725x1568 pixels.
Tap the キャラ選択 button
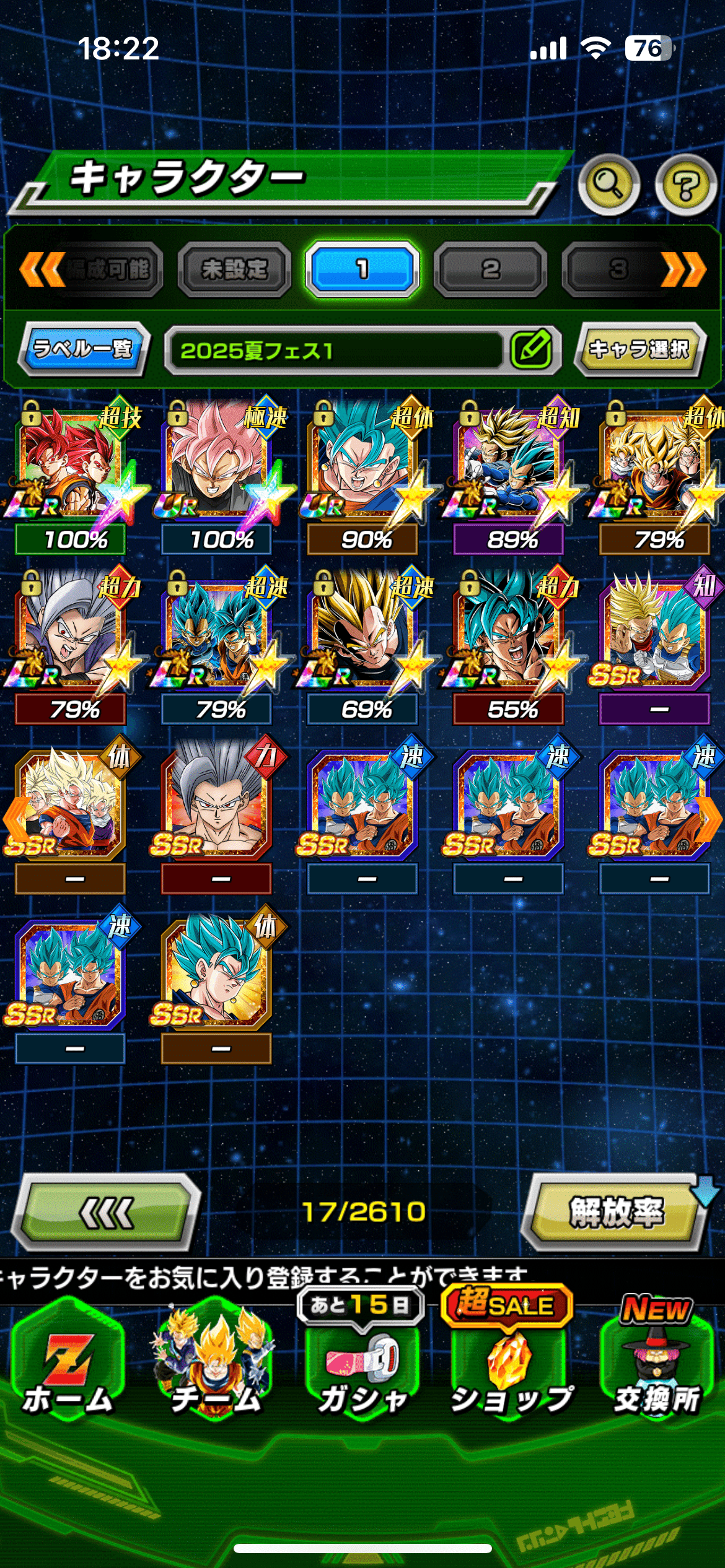tap(639, 349)
